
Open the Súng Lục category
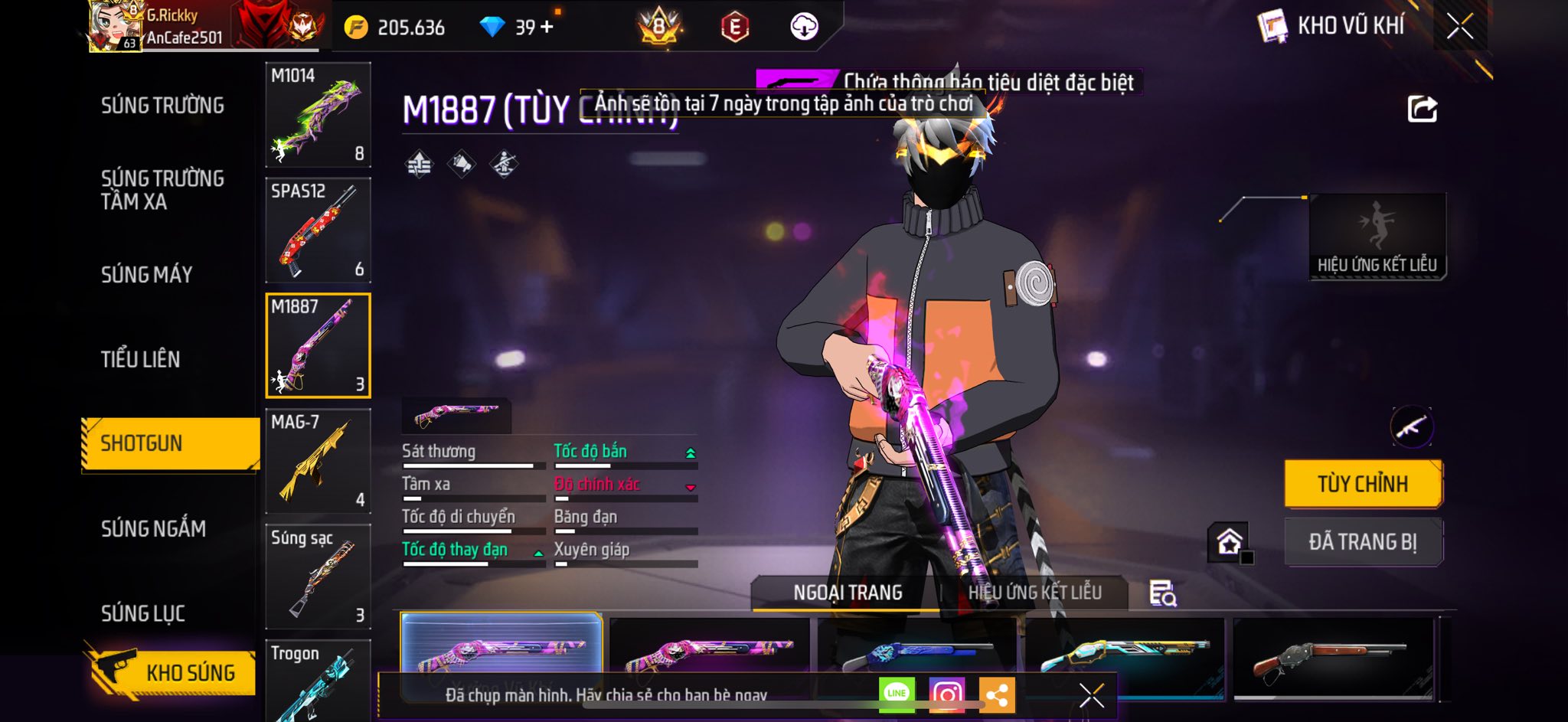[143, 613]
